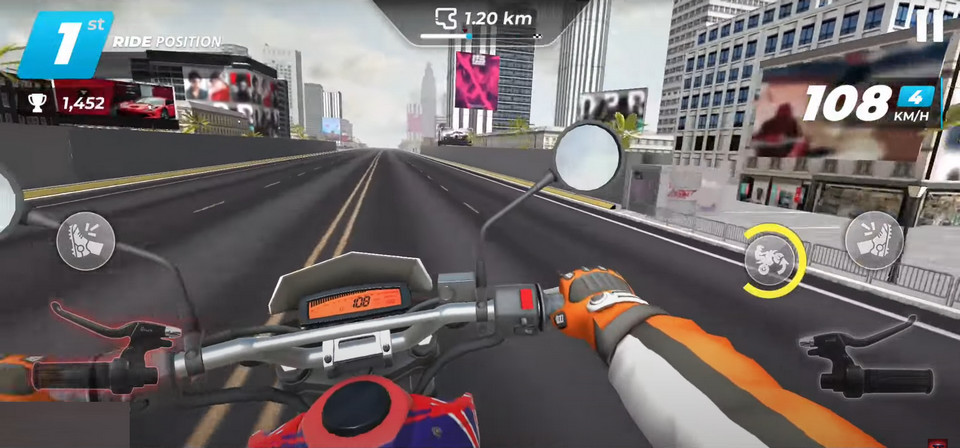Screen dimensions: 960x448
Task: Pause the race
Action: (x=930, y=24)
